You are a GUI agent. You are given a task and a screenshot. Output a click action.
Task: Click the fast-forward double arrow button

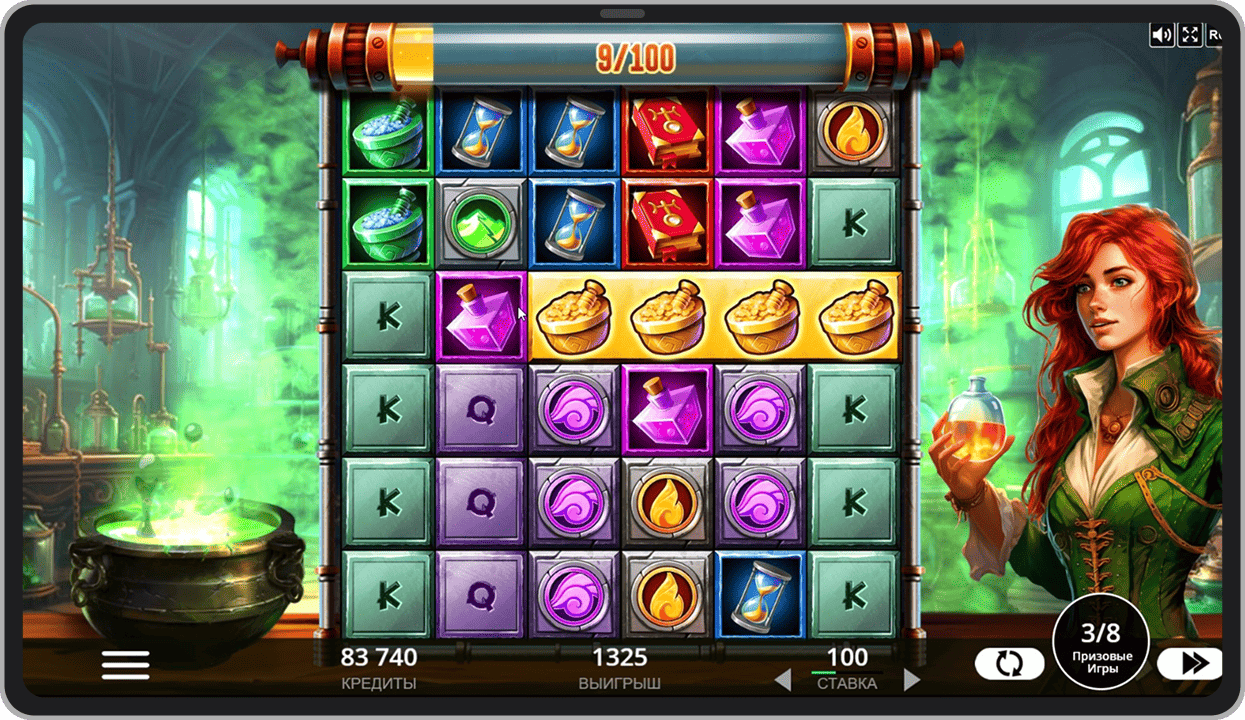(1189, 664)
